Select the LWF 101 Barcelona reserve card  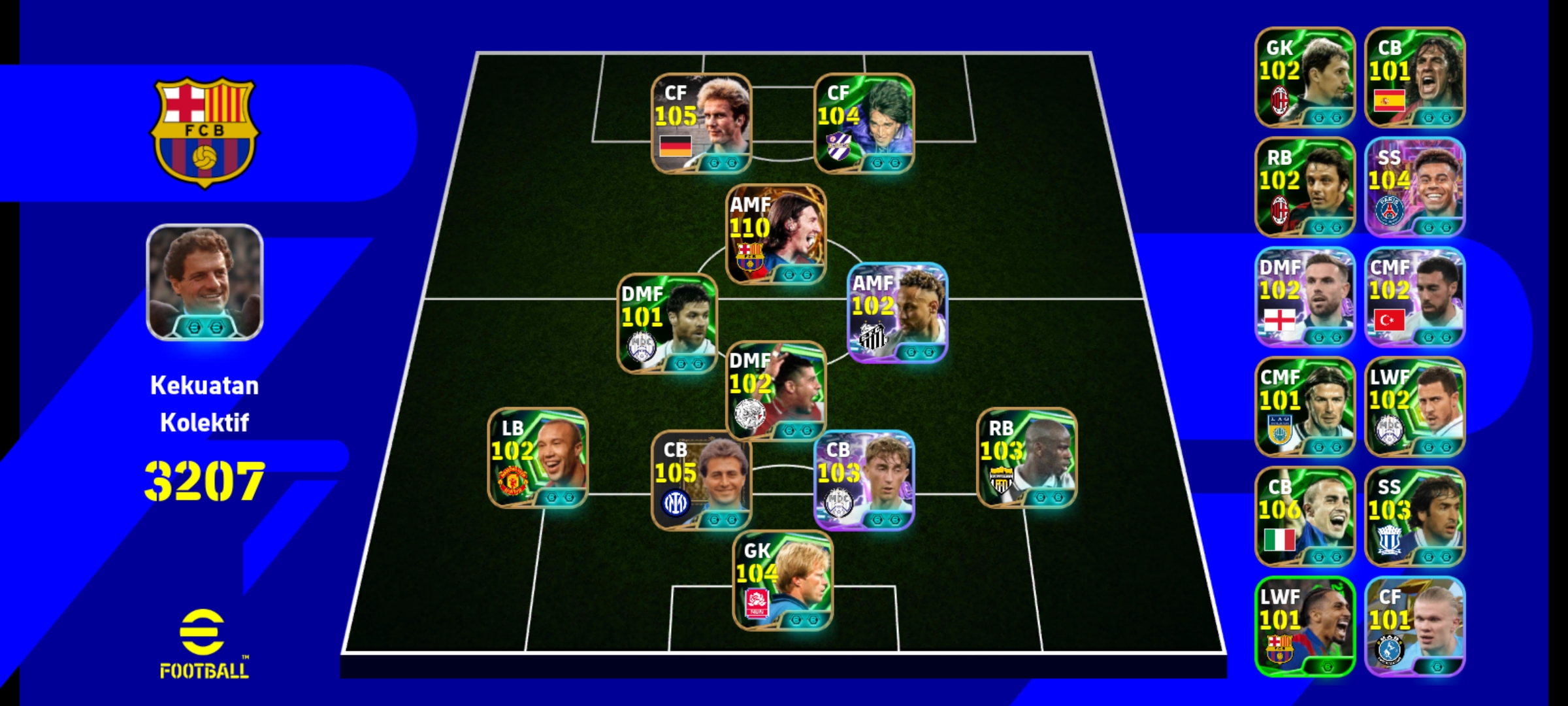tap(1305, 626)
